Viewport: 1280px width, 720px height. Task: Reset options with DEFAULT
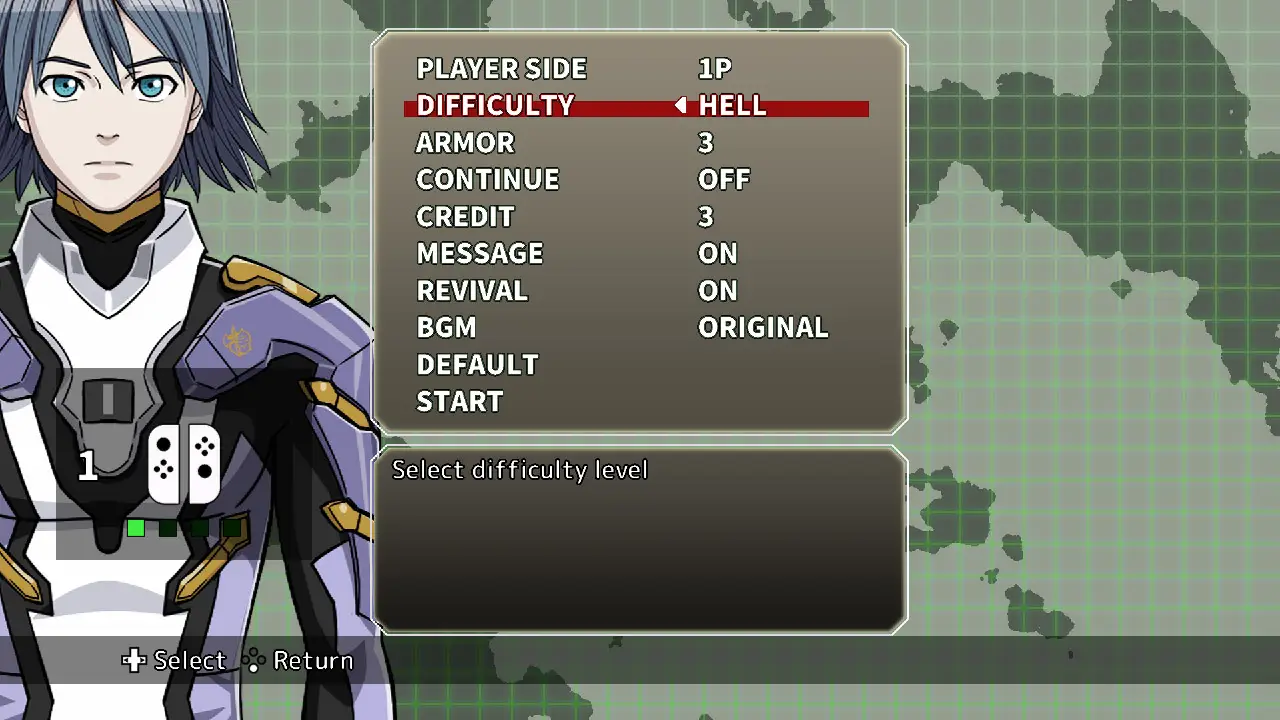tap(477, 364)
